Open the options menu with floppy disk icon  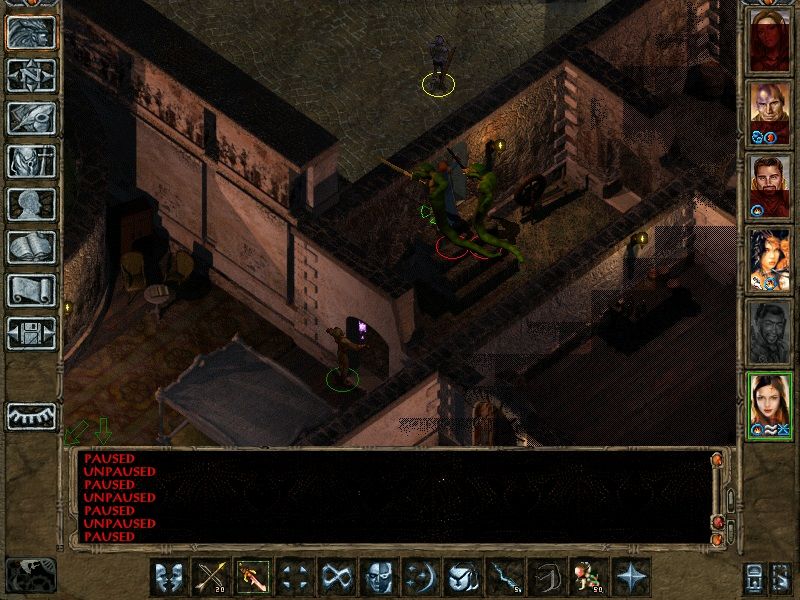(31, 333)
